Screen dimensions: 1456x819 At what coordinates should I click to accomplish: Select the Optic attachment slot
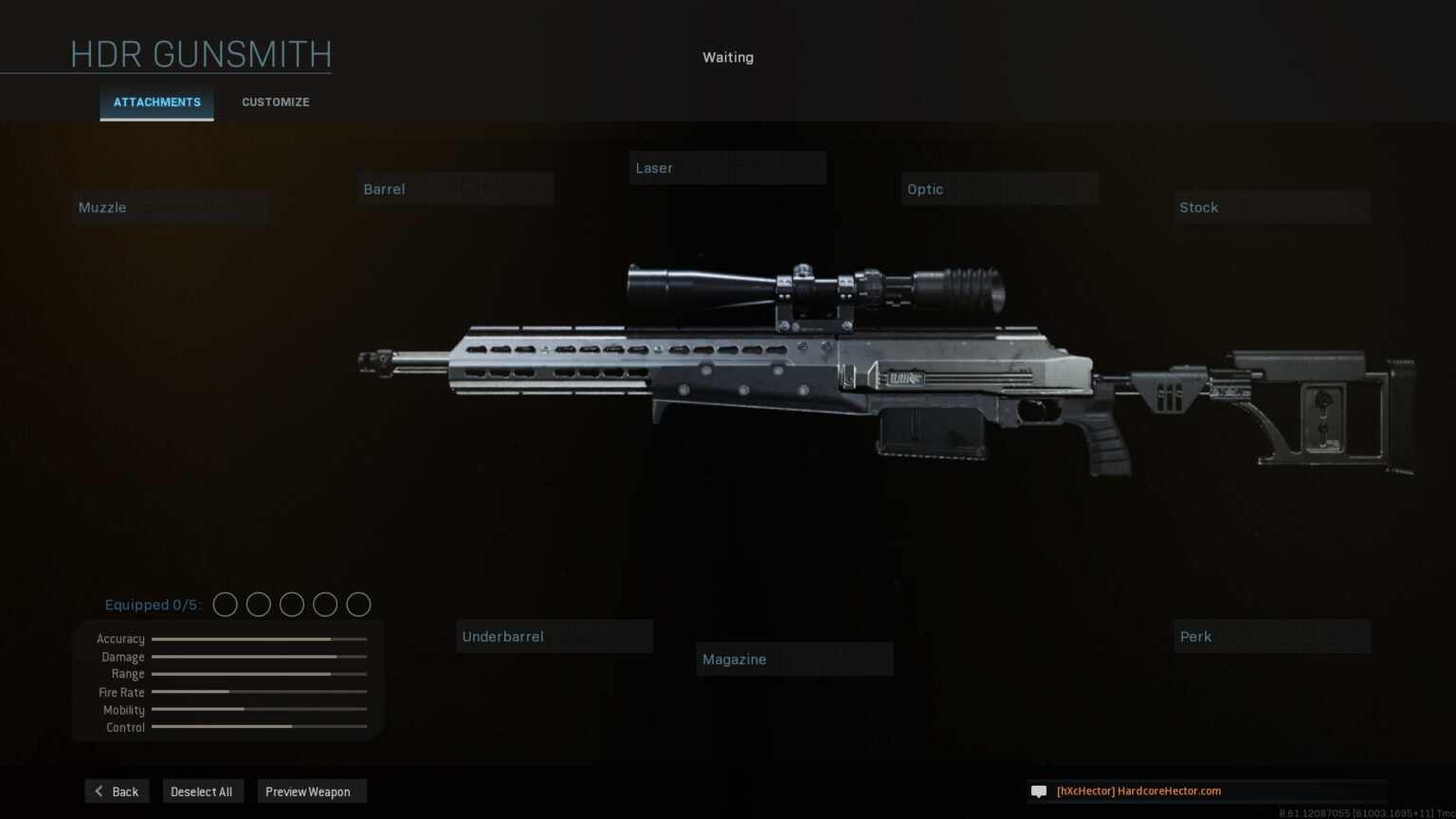pyautogui.click(x=999, y=190)
